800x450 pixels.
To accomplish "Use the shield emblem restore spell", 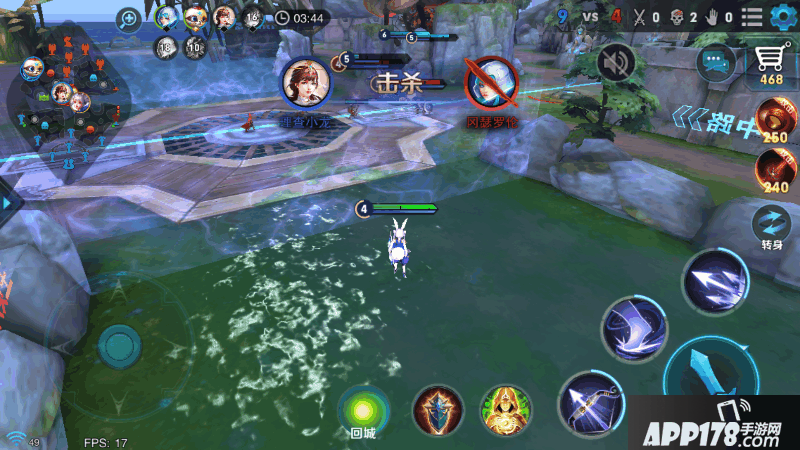I will pyautogui.click(x=439, y=409).
